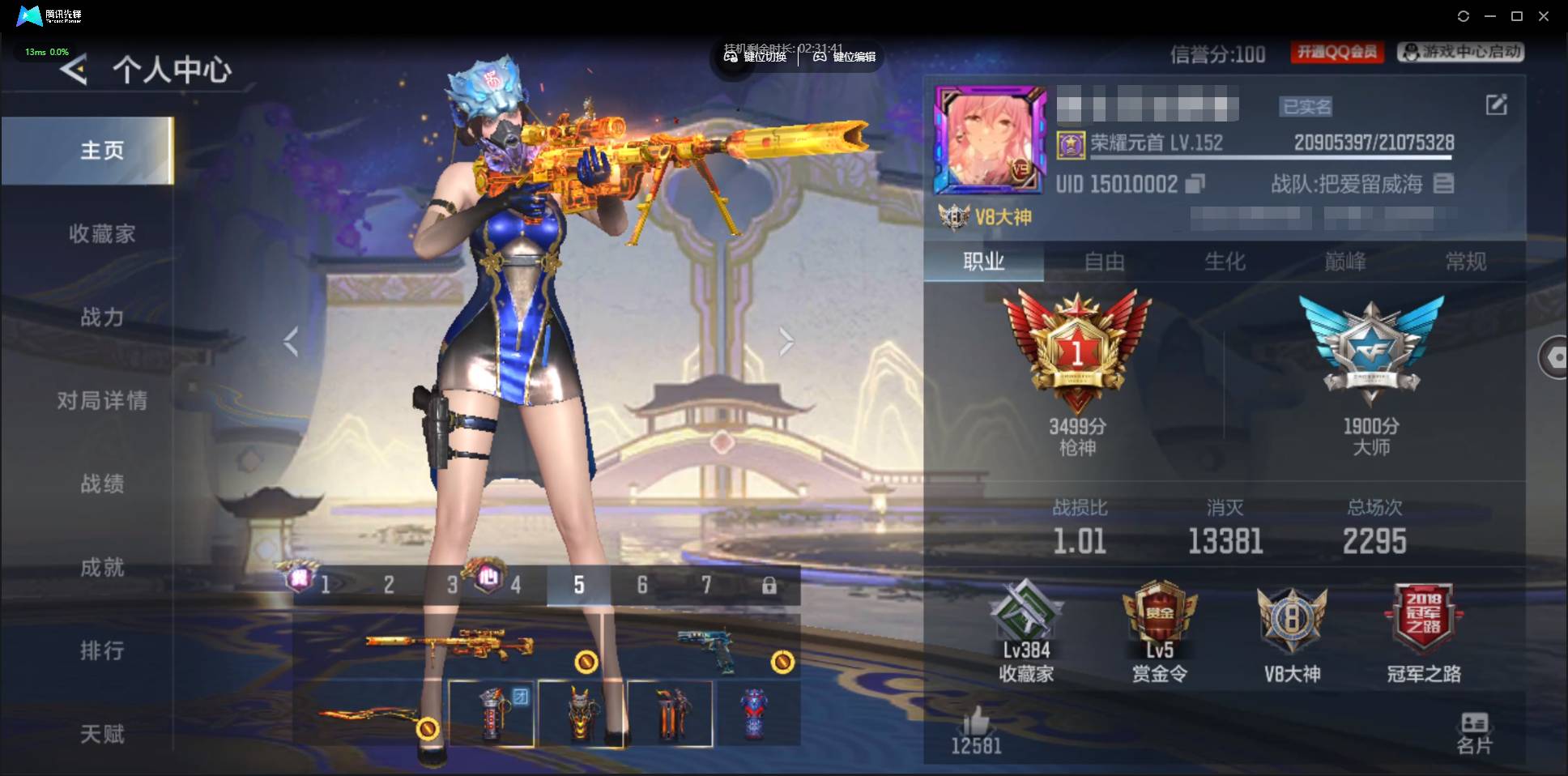Image resolution: width=1568 pixels, height=776 pixels.
Task: Open the 成就 achievements page
Action: (102, 567)
